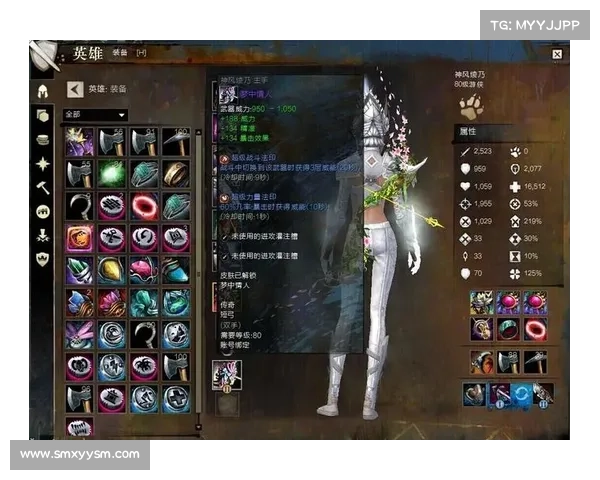Select the helmet equipment tab in sidebar
The height and width of the screenshot is (480, 600).
pyautogui.click(x=43, y=91)
